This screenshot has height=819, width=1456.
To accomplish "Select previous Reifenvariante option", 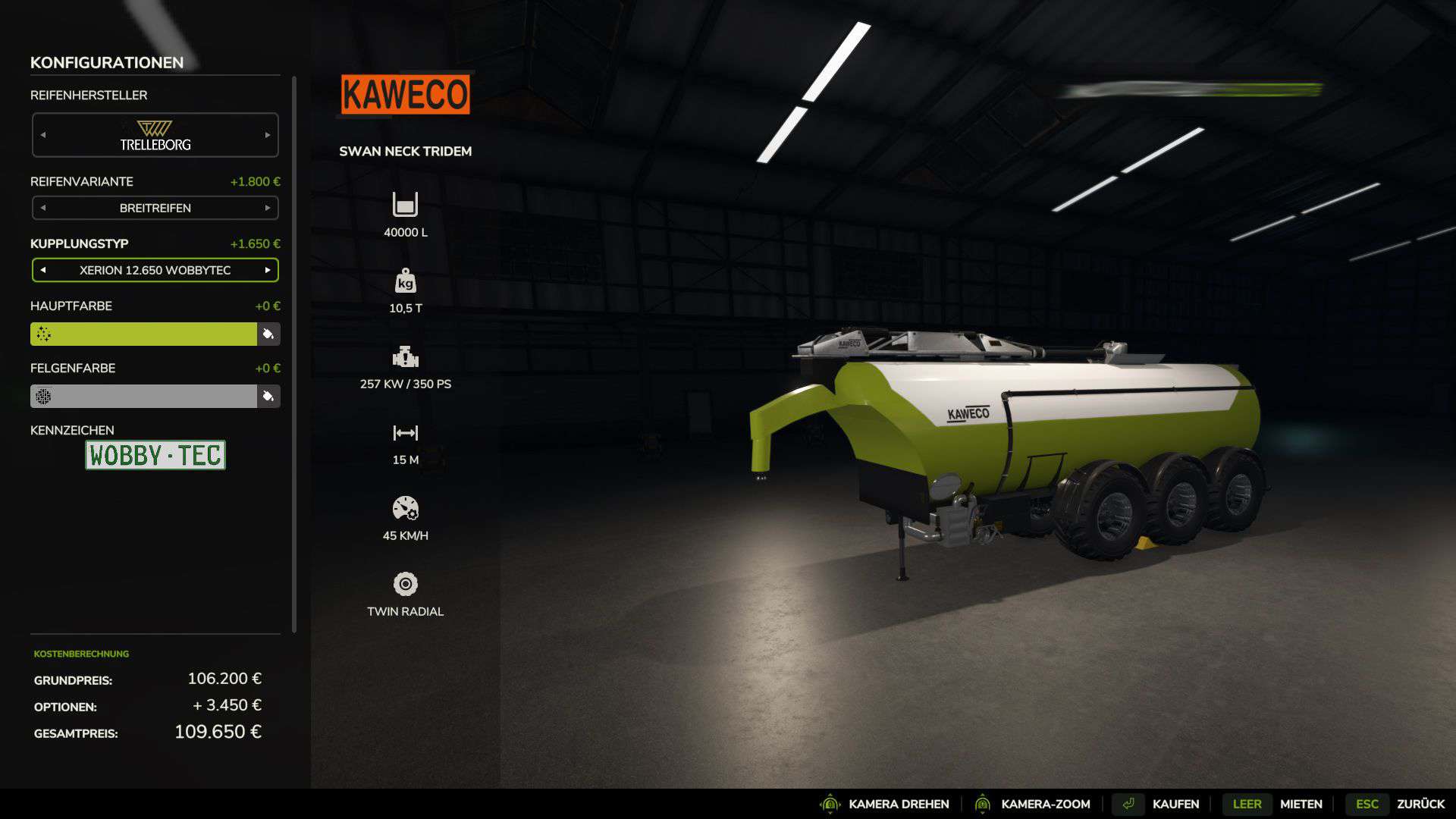I will 43,208.
